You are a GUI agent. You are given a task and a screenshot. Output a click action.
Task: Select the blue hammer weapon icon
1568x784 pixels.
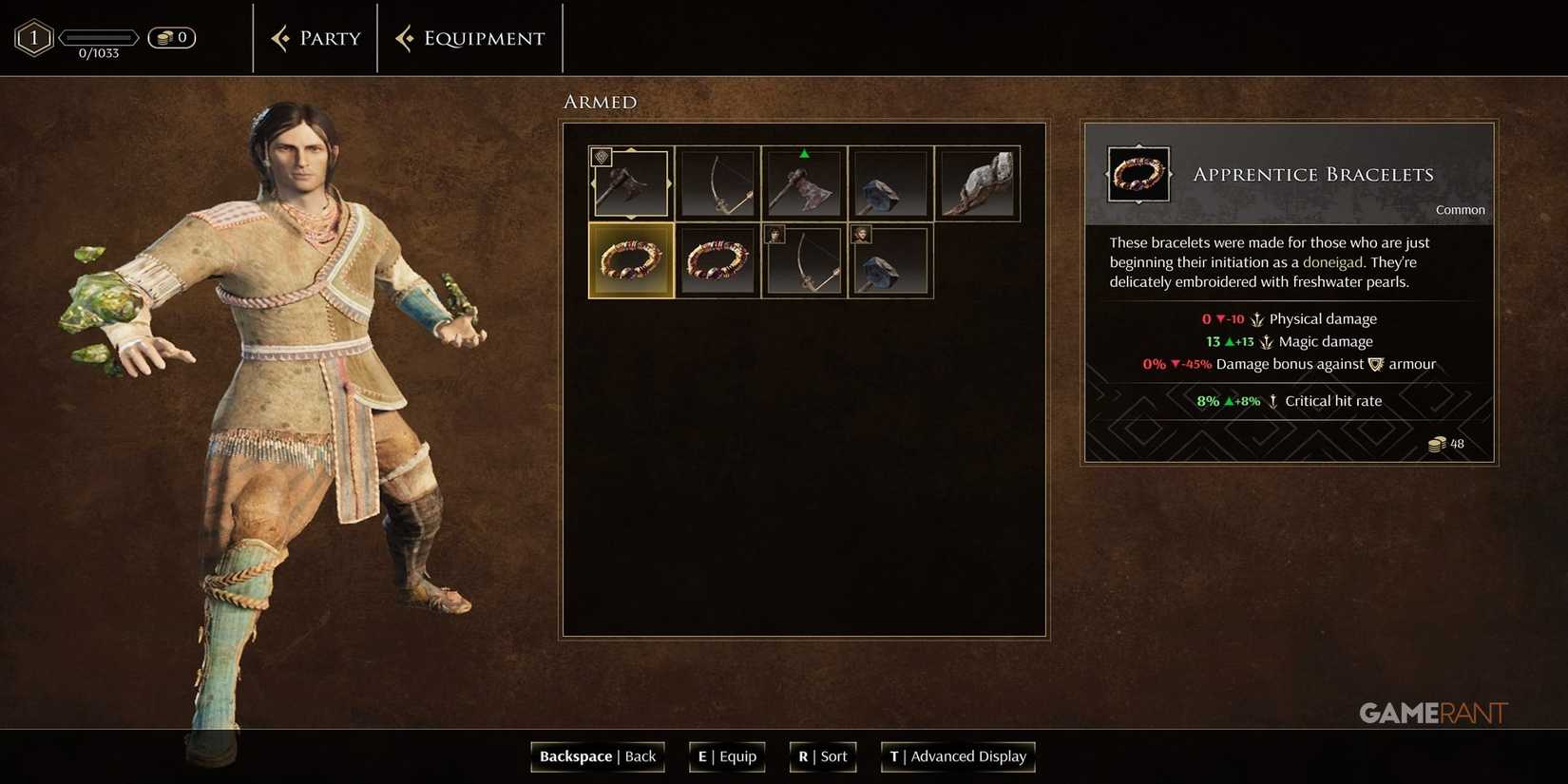coord(890,182)
